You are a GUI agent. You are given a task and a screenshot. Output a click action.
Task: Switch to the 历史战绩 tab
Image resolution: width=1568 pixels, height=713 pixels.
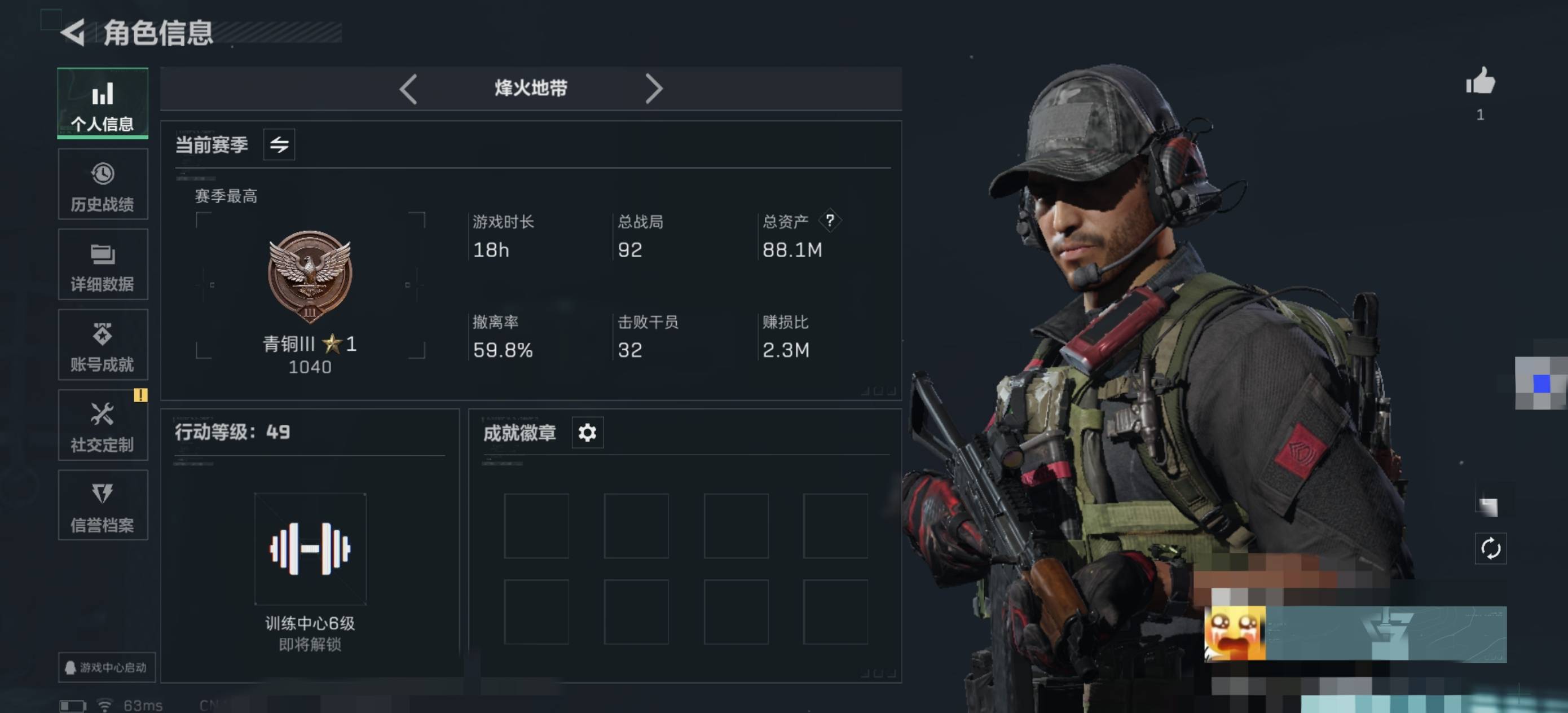pos(102,184)
